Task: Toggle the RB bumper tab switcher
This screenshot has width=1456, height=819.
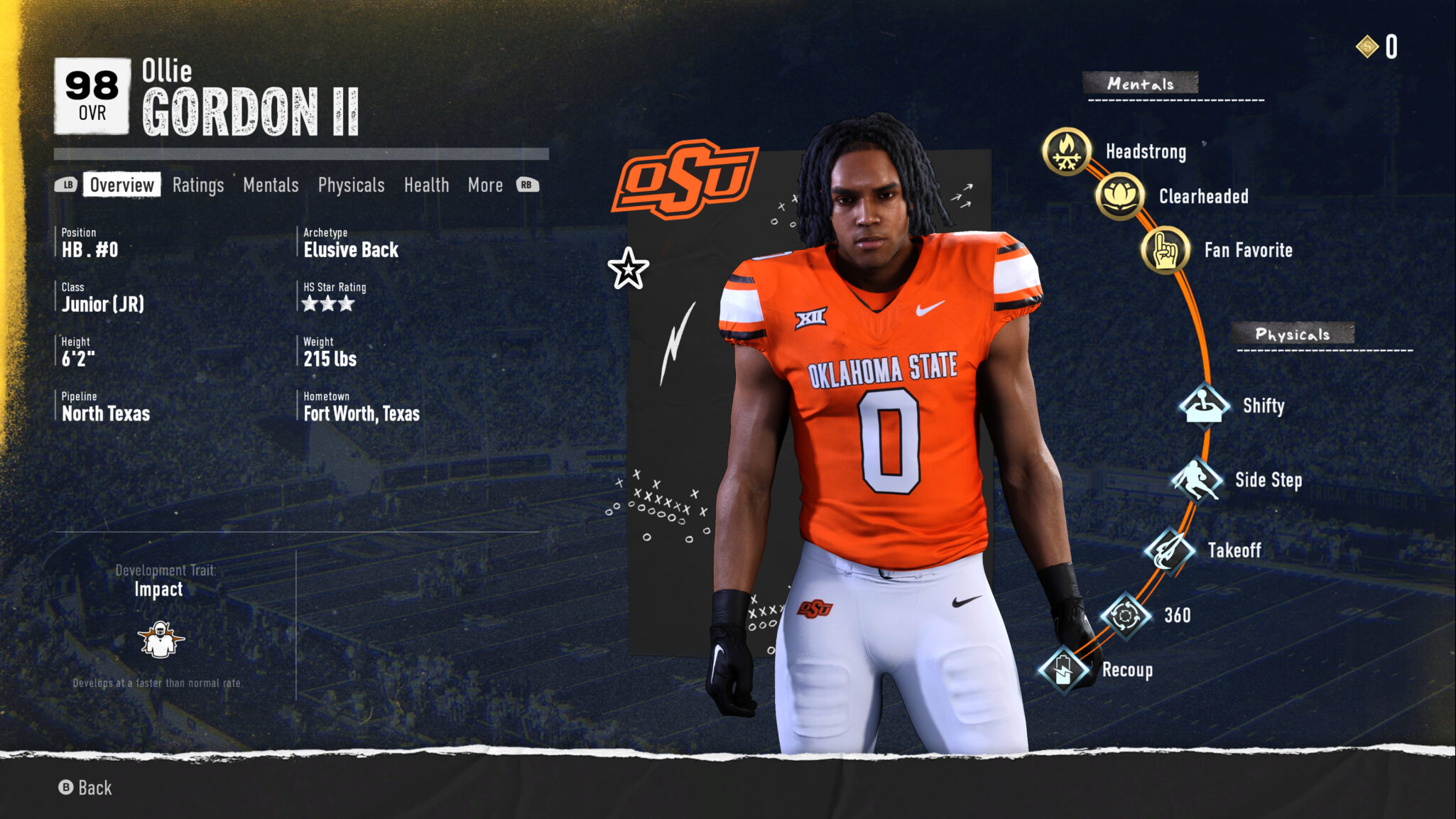Action: pyautogui.click(x=526, y=185)
